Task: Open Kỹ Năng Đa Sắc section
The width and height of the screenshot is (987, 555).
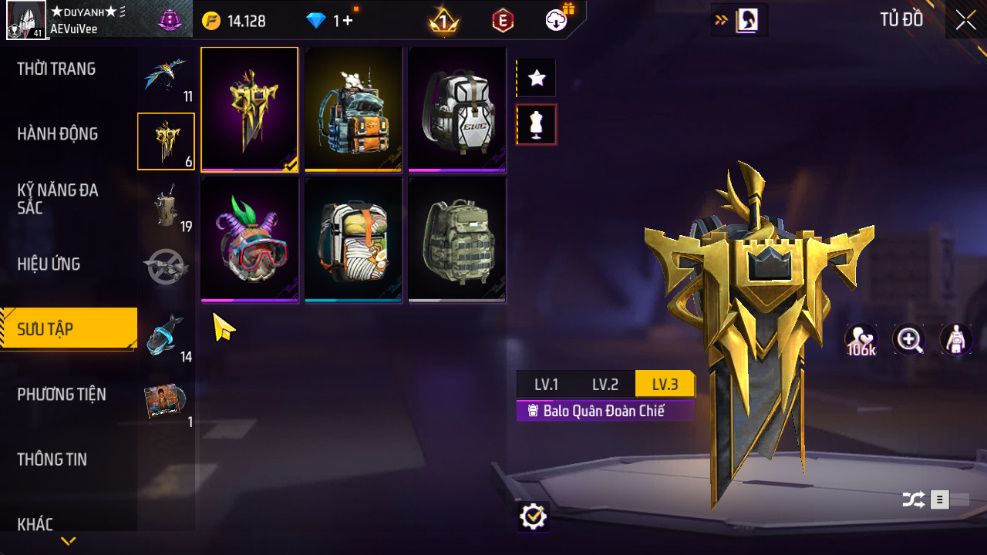Action: [x=58, y=198]
